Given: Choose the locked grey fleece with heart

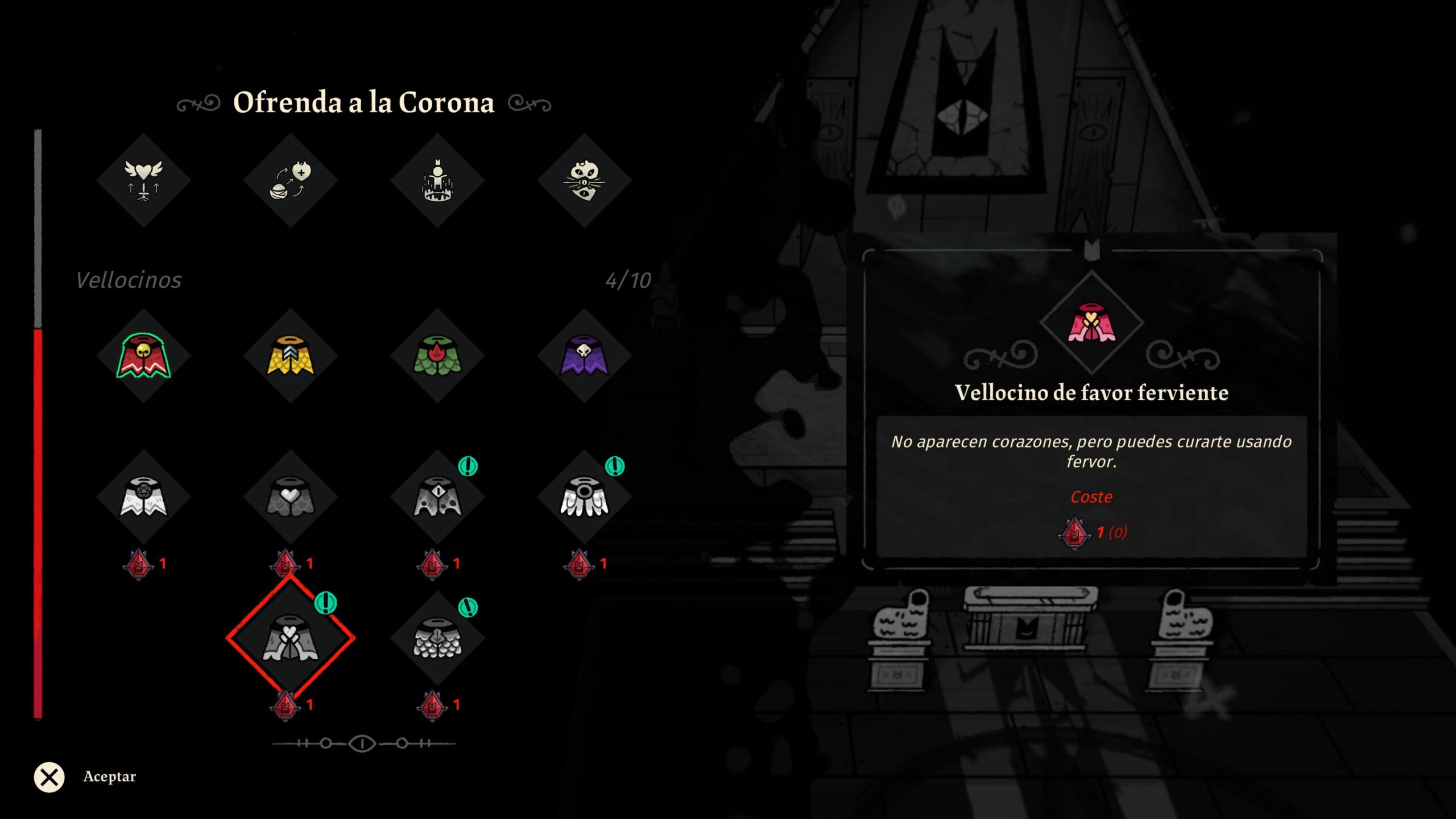Looking at the screenshot, I should [290, 497].
